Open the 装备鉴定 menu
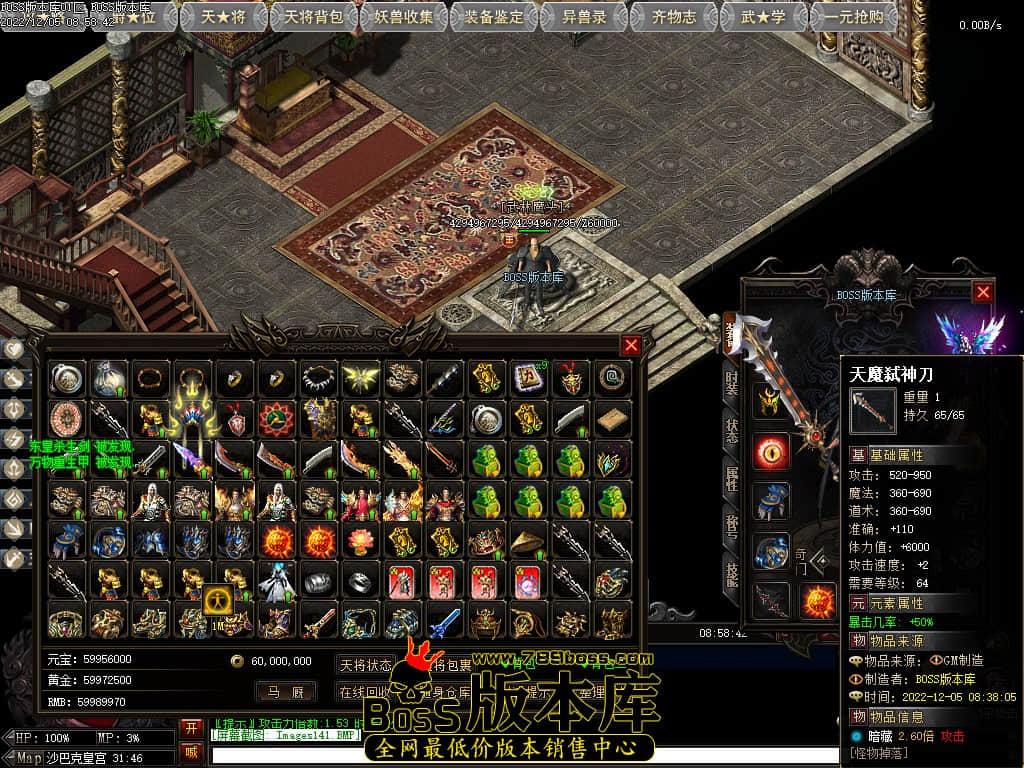The image size is (1024, 768). pos(496,17)
